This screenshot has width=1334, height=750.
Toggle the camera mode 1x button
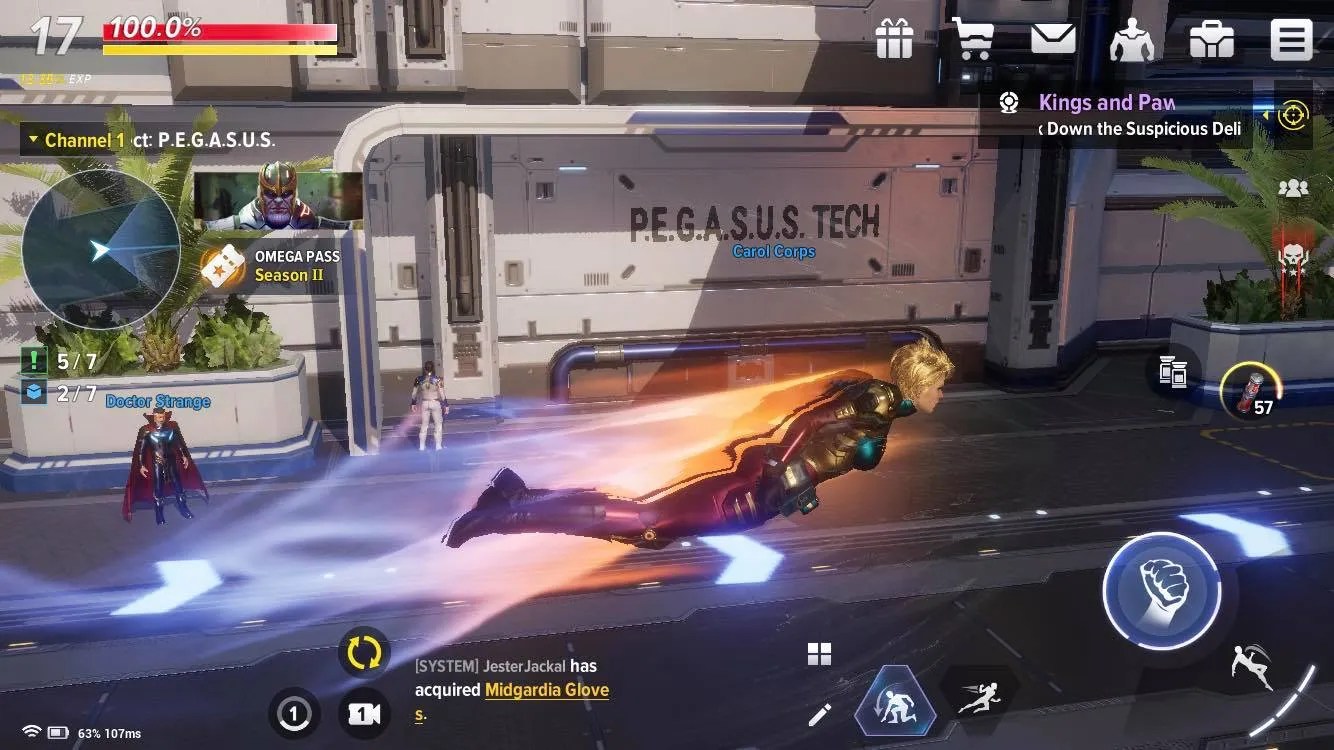(x=364, y=715)
